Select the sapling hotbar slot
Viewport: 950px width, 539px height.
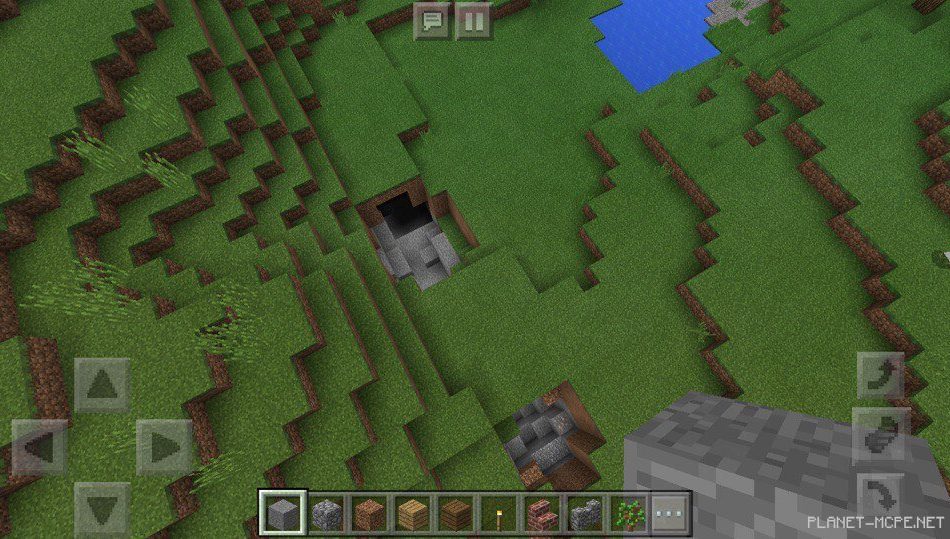tap(628, 514)
